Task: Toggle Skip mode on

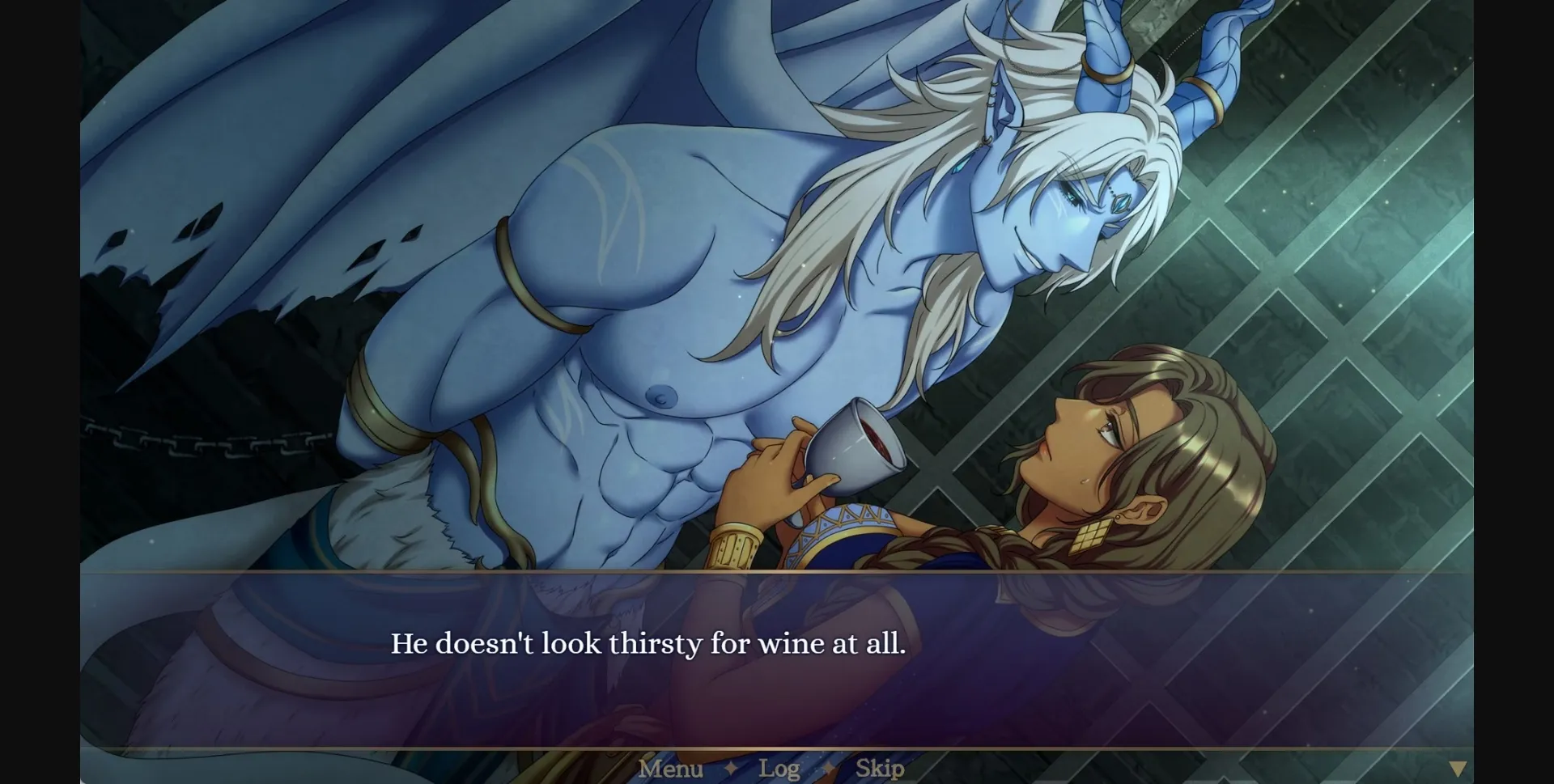Action: point(879,767)
